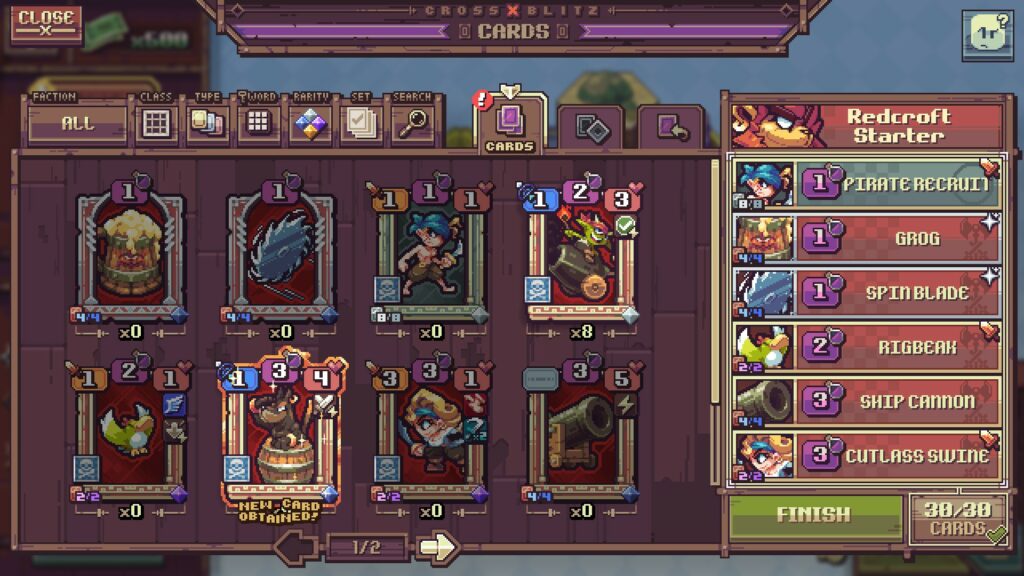
Task: Select Spin Blade in the deck list
Action: click(866, 292)
